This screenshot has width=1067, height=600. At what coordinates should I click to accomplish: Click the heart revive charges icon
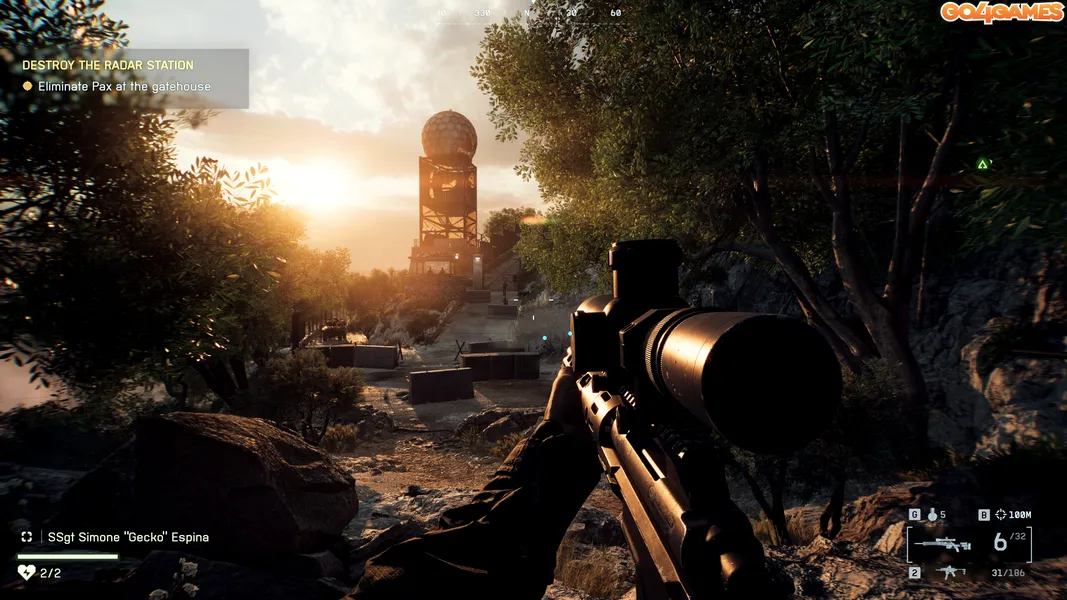27,572
